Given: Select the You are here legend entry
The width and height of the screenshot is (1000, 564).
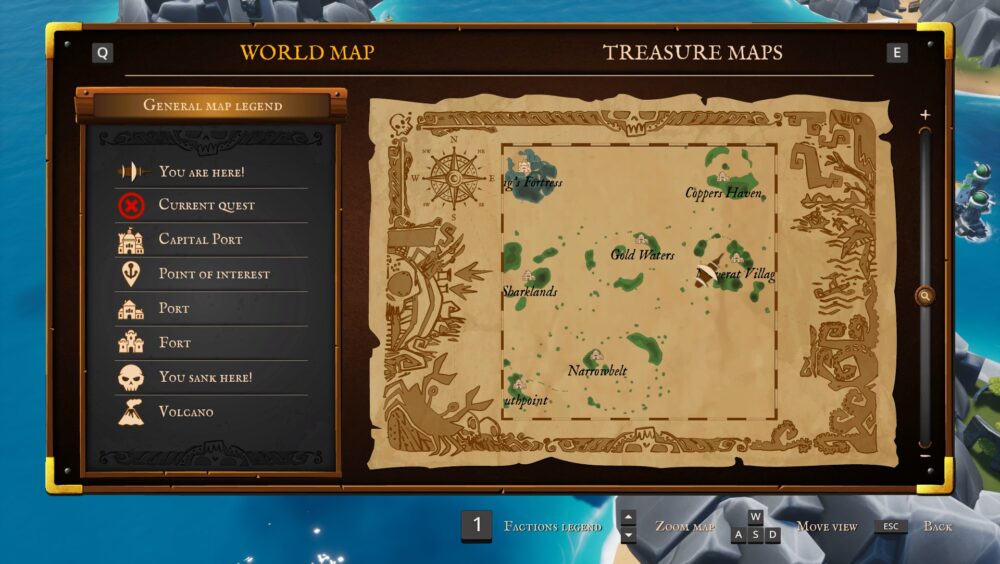Looking at the screenshot, I should 201,172.
